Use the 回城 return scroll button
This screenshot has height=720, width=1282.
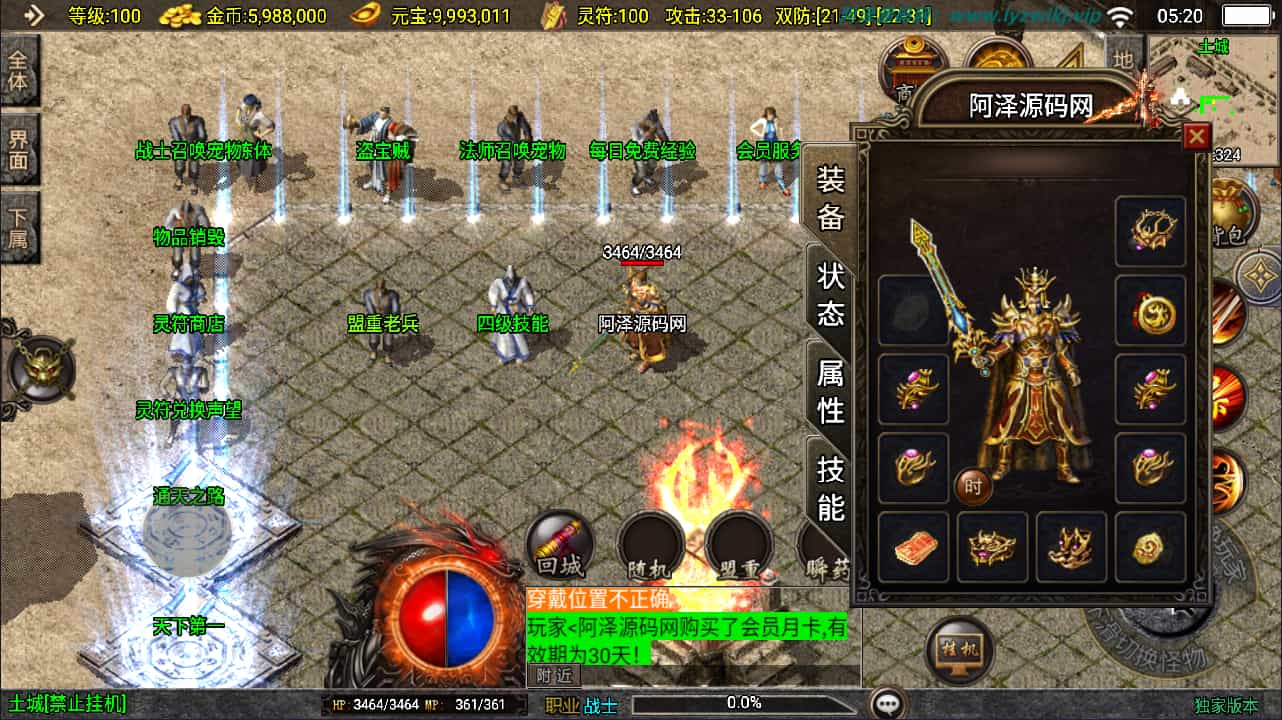560,546
